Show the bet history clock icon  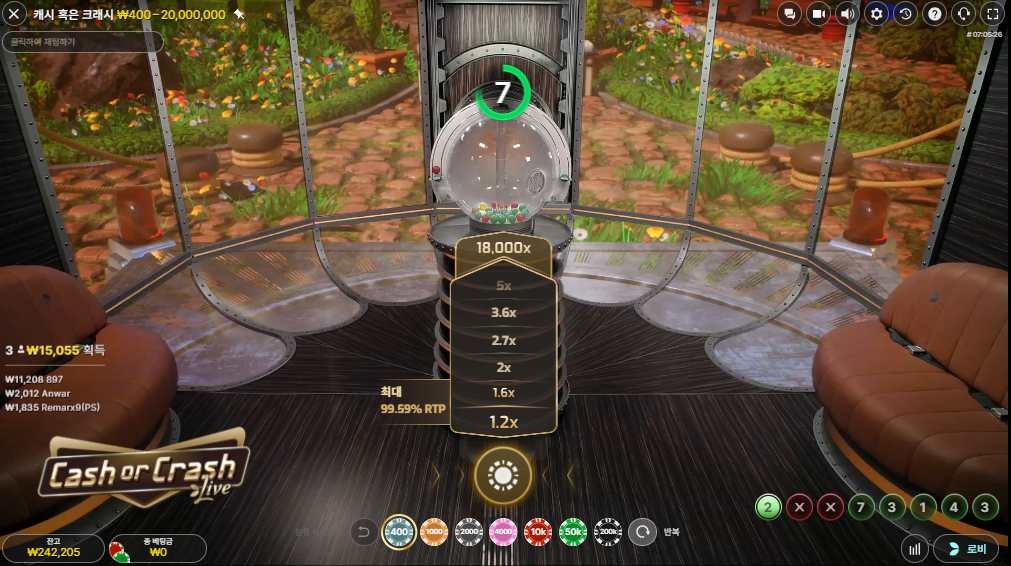tap(906, 14)
